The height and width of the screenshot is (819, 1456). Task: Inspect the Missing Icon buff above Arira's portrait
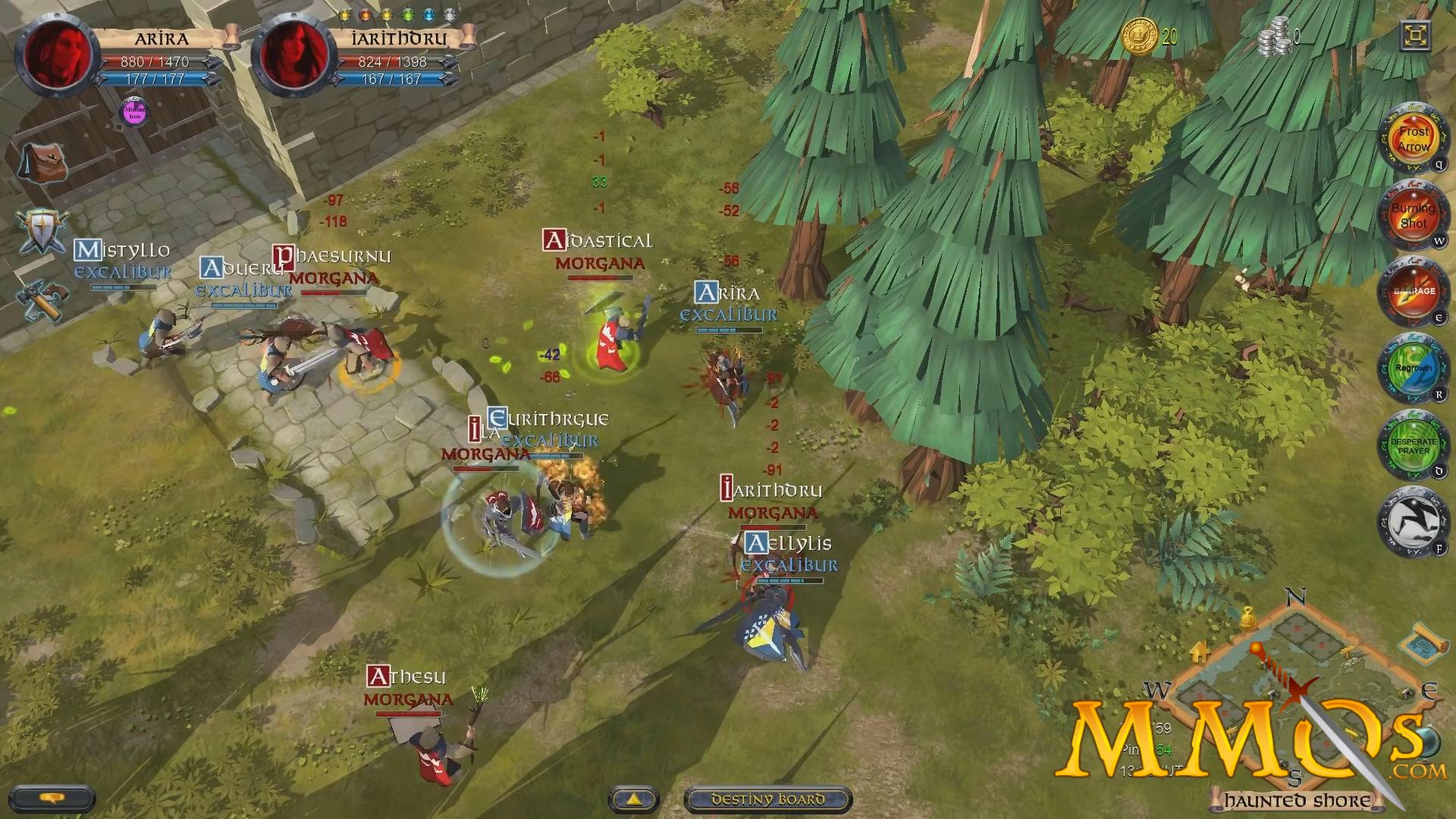pos(133,114)
